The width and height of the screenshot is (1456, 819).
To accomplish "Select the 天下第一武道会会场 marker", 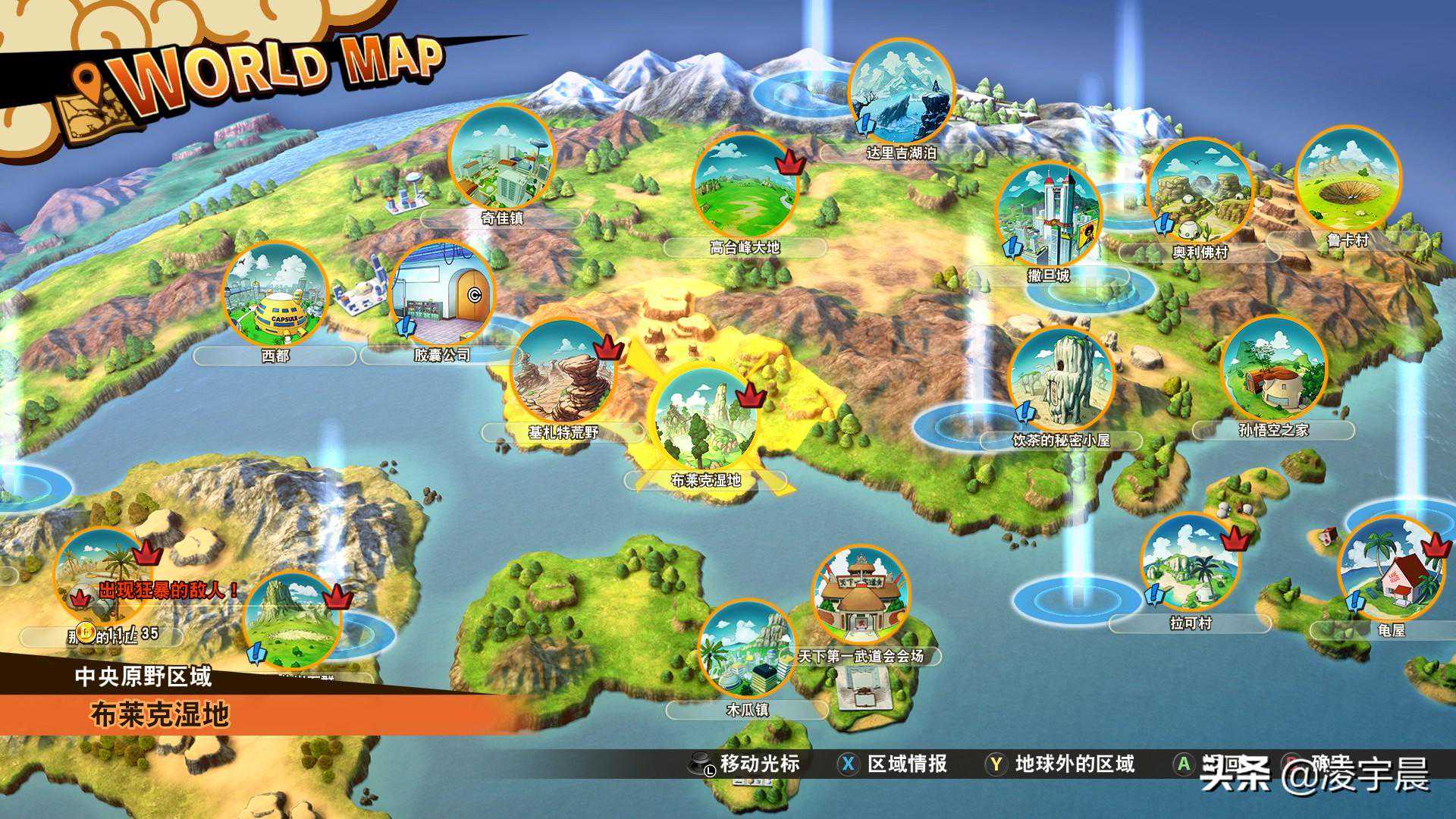I will (861, 595).
